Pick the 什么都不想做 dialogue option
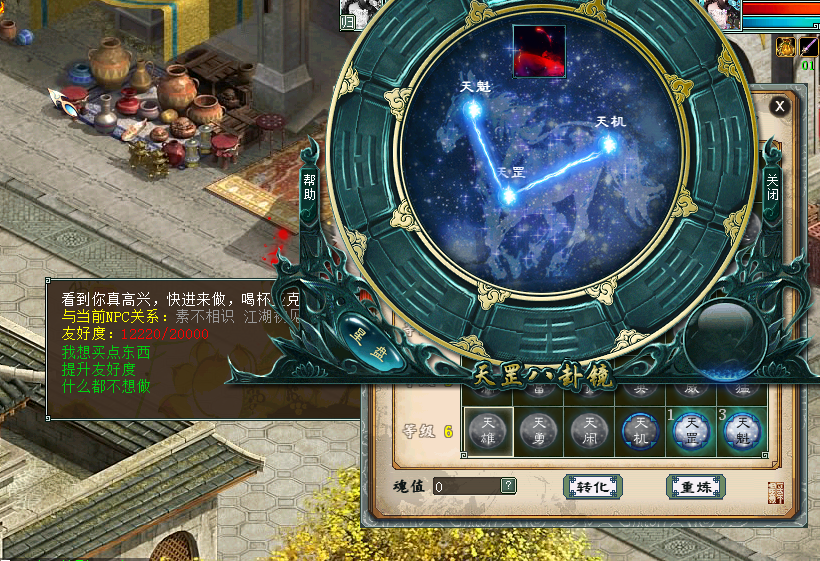This screenshot has width=820, height=561. tap(105, 386)
